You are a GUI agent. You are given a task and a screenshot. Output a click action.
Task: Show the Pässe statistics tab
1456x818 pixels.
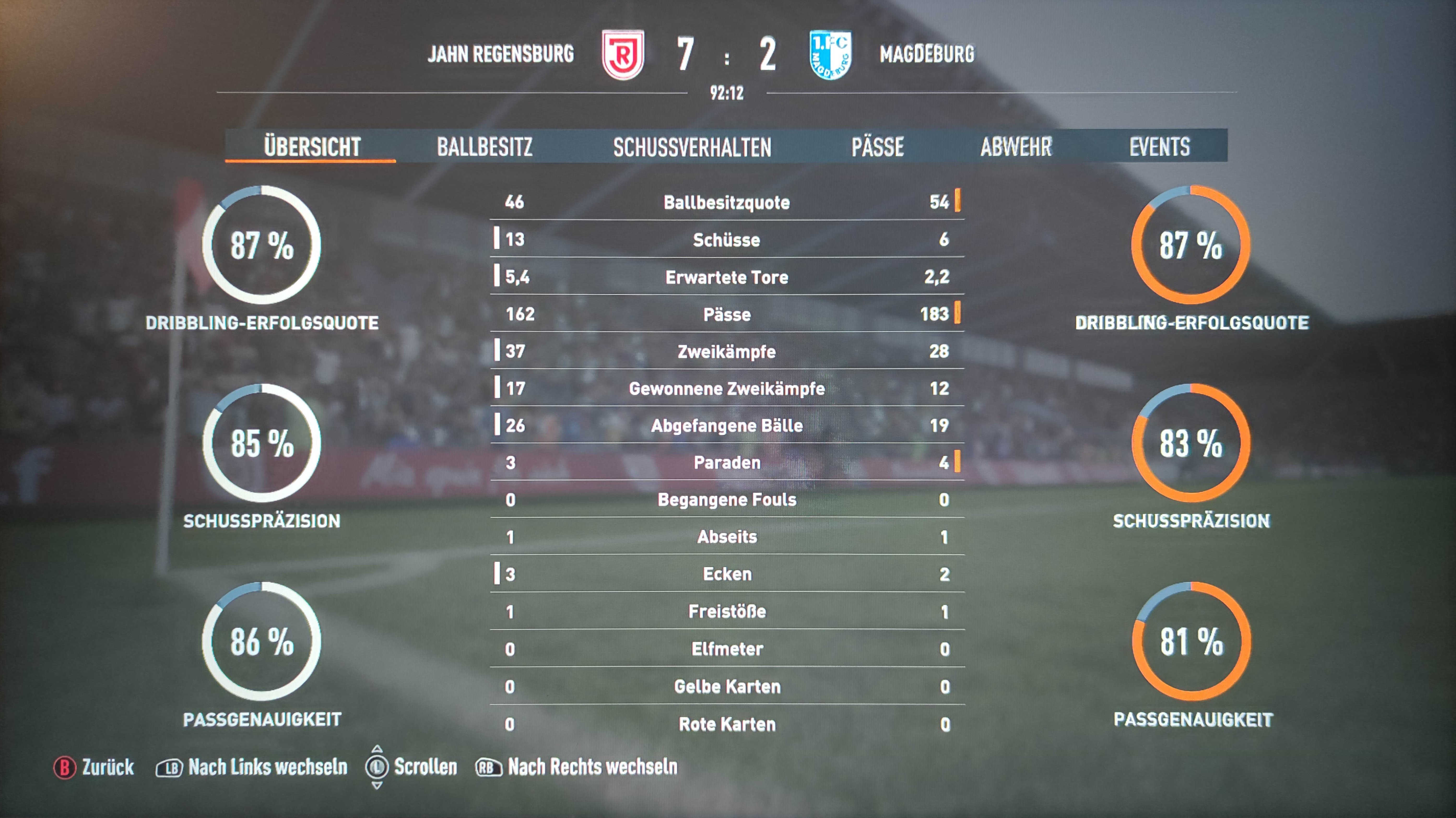[x=877, y=147]
